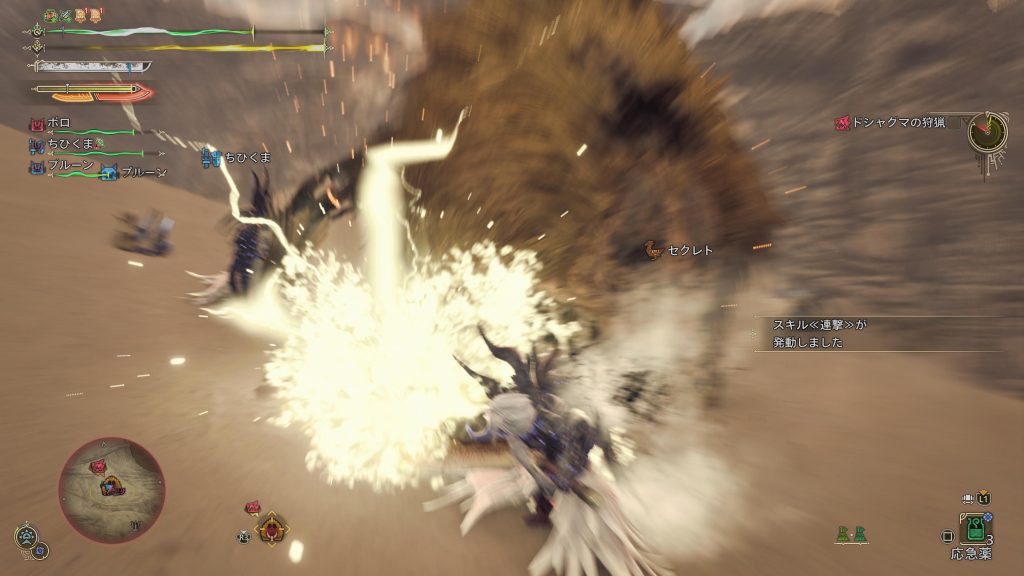Open the circular minimap
The height and width of the screenshot is (576, 1024).
coord(111,490)
